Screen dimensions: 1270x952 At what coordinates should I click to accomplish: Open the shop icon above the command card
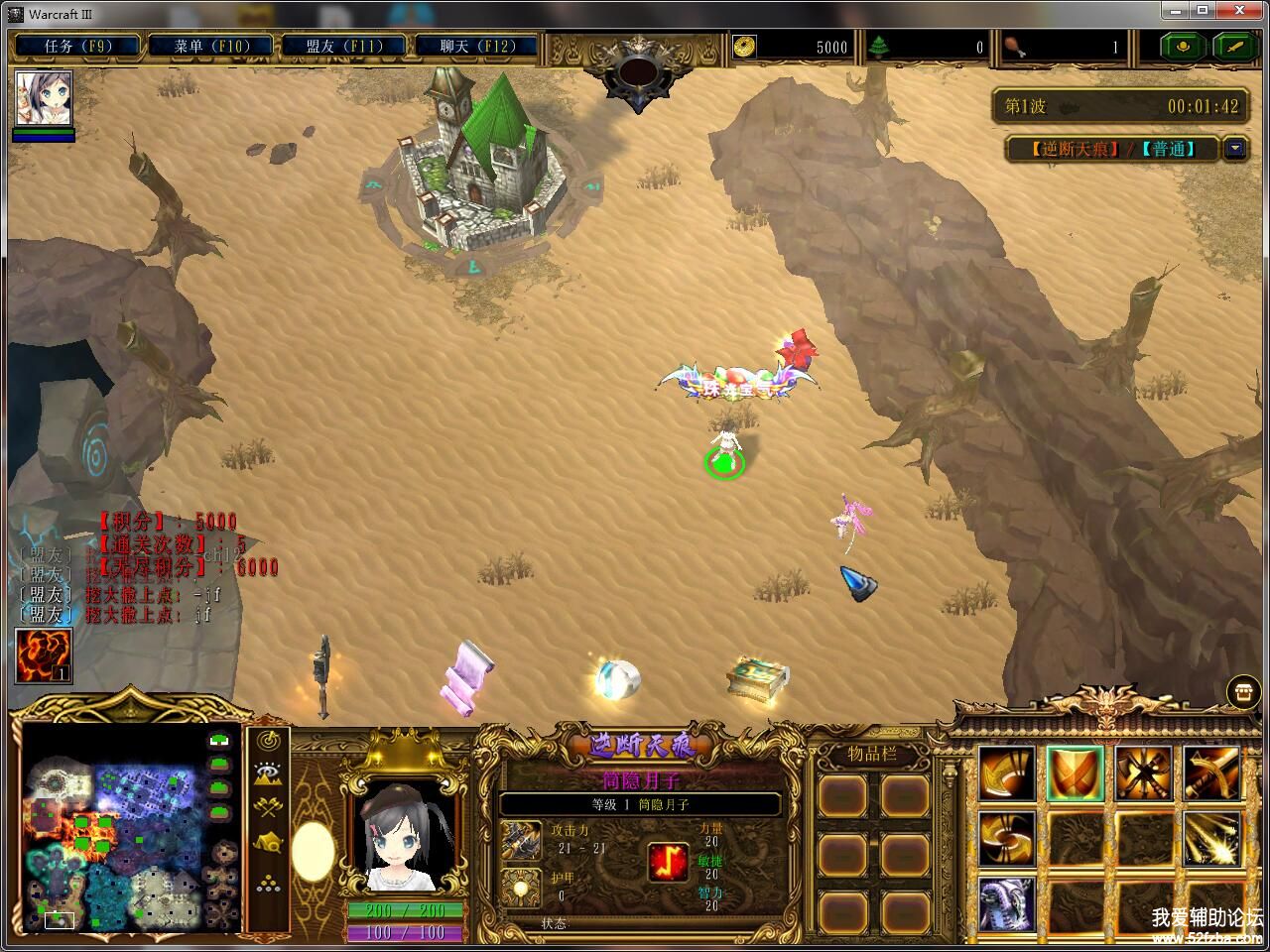[x=1242, y=692]
